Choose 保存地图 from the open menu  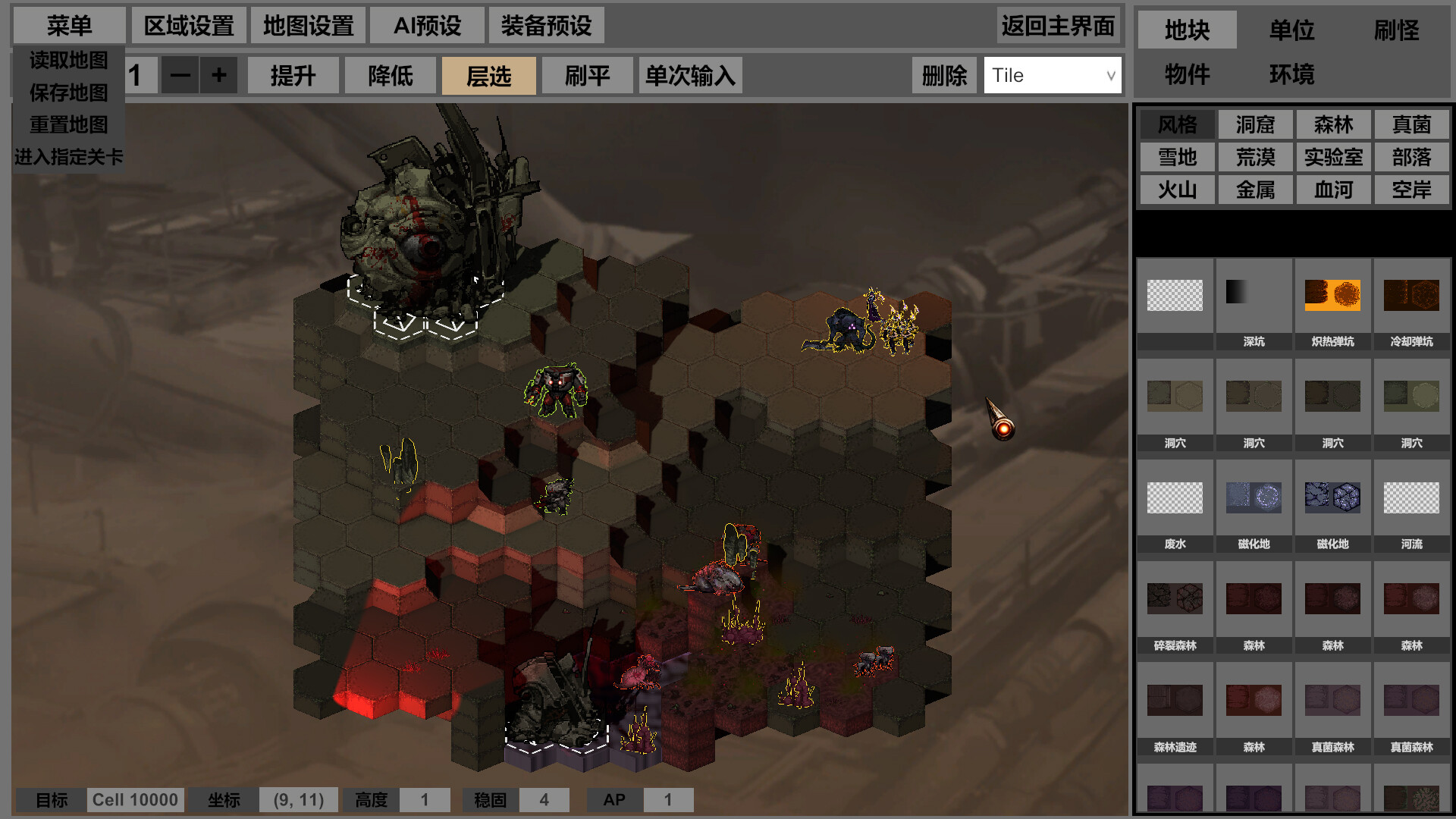tap(68, 93)
